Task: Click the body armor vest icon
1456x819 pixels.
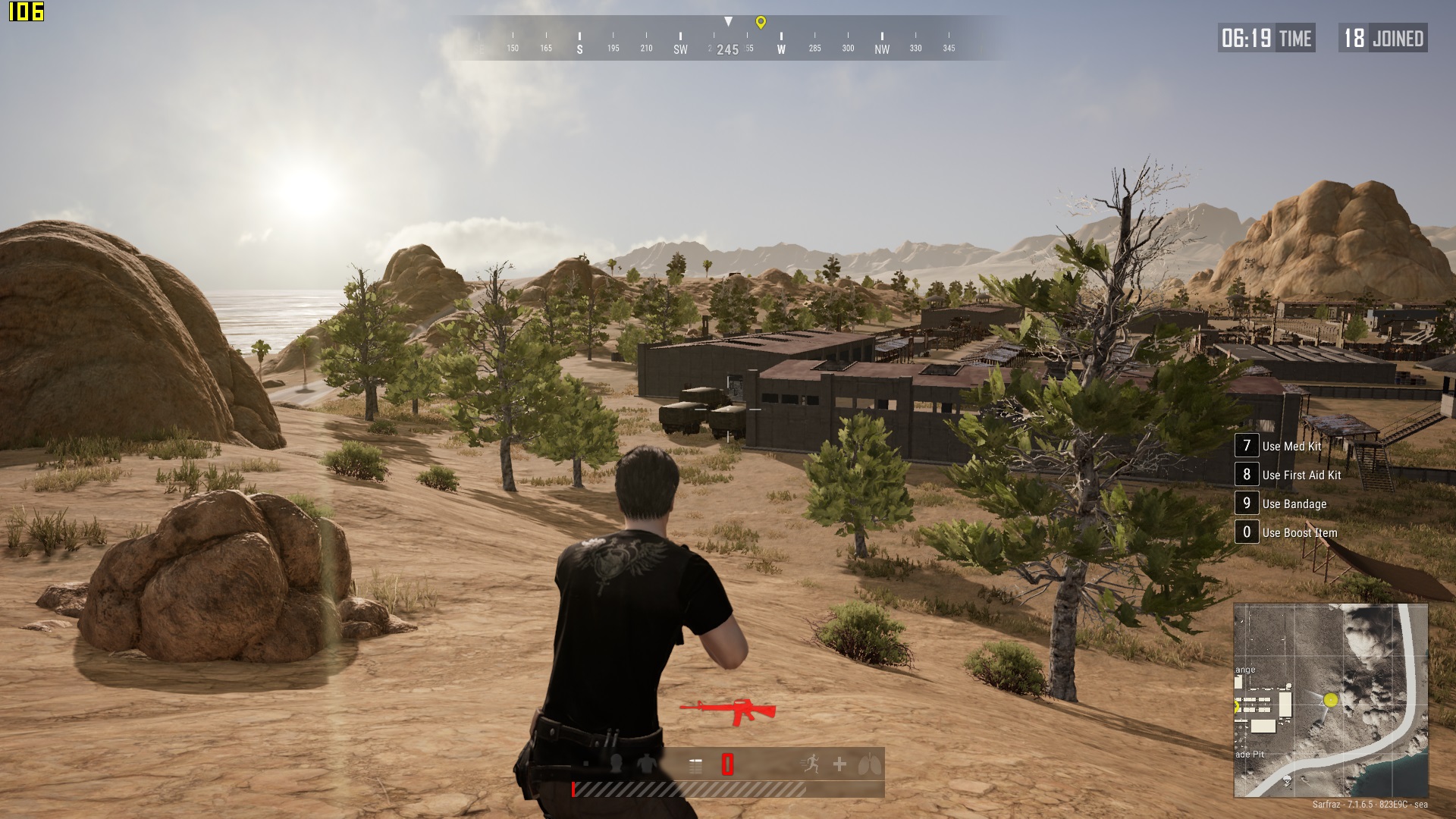Action: (646, 764)
